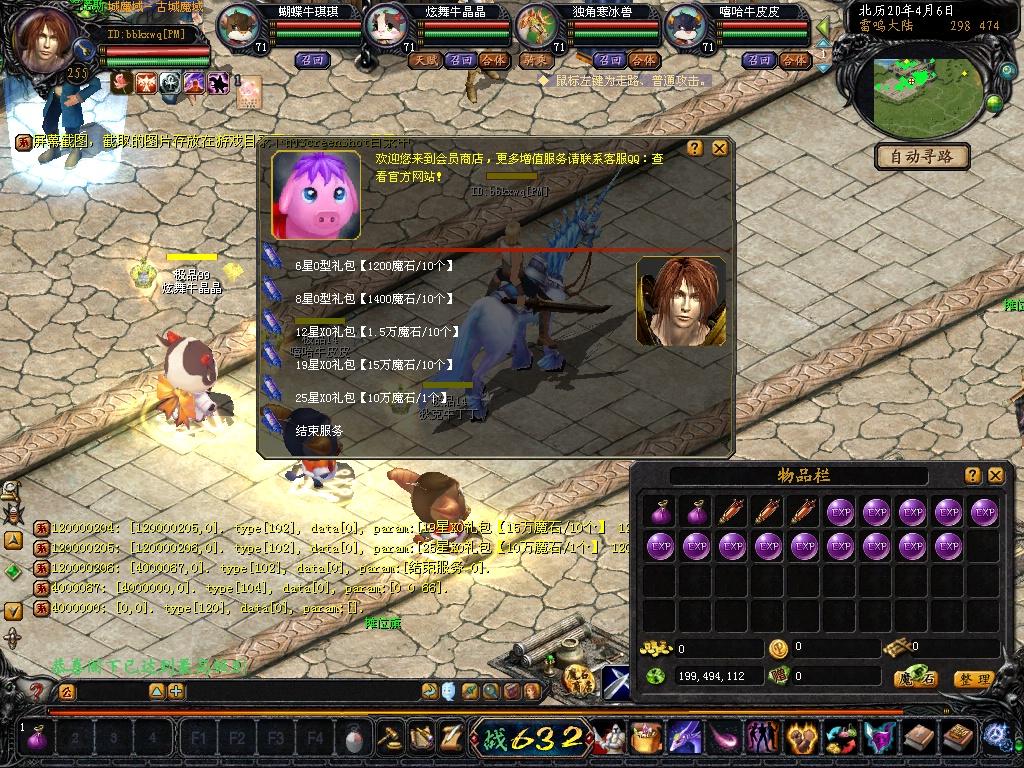
Task: Open the red question mark help button
Action: click(37, 691)
